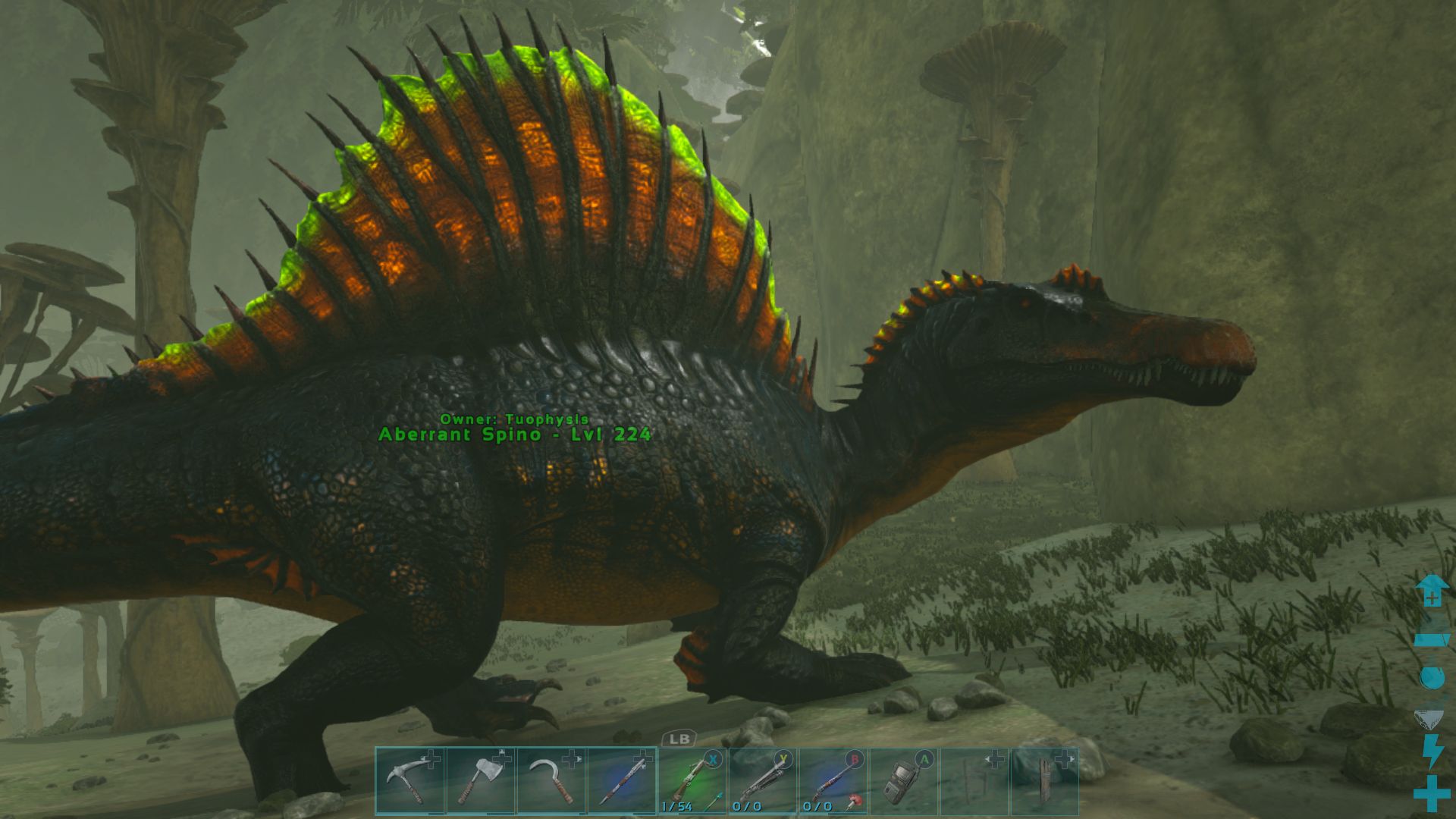Click the food status icon
1456x819 pixels.
point(1429,718)
